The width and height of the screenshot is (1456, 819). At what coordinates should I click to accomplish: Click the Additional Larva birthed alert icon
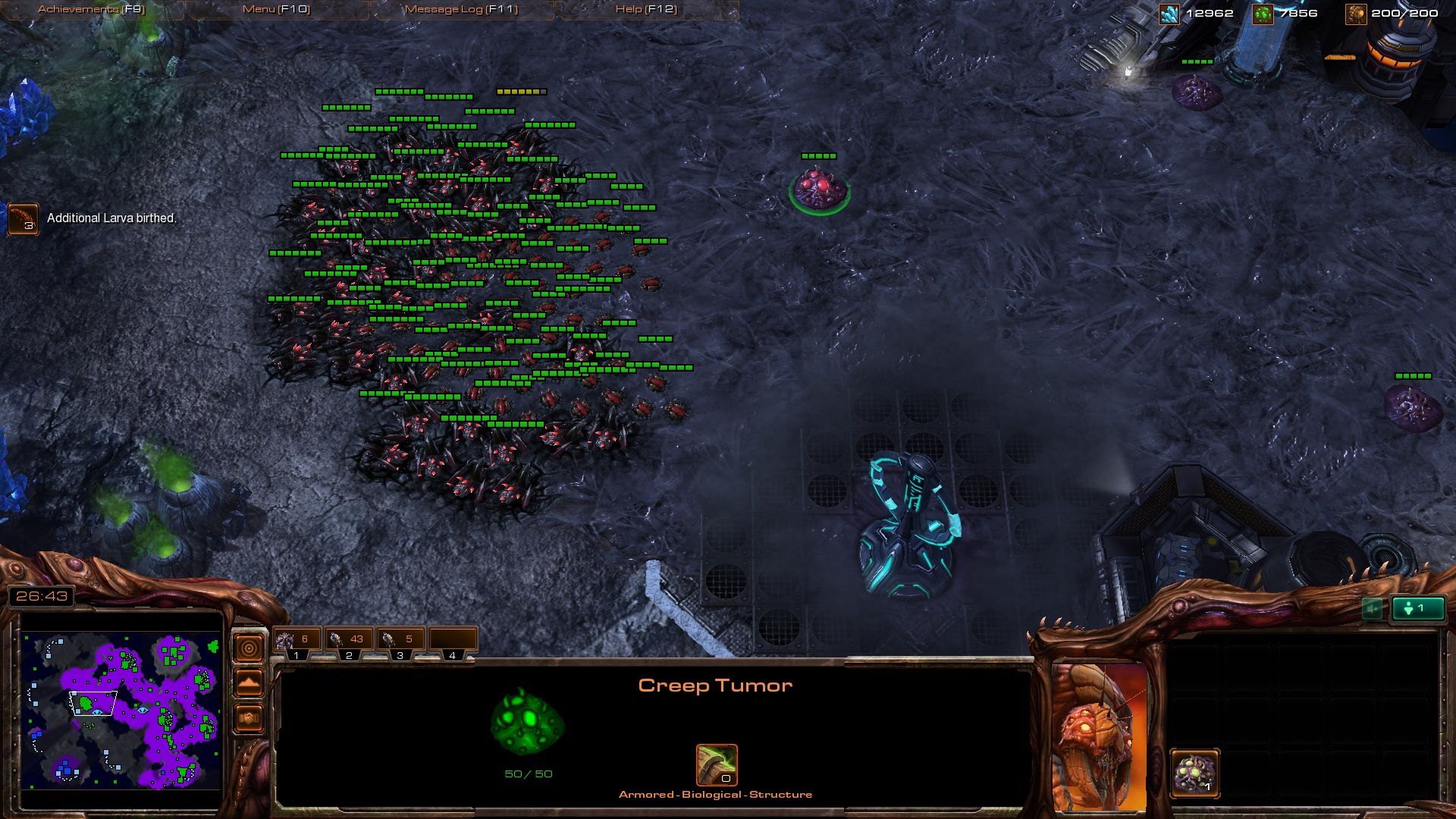point(23,218)
